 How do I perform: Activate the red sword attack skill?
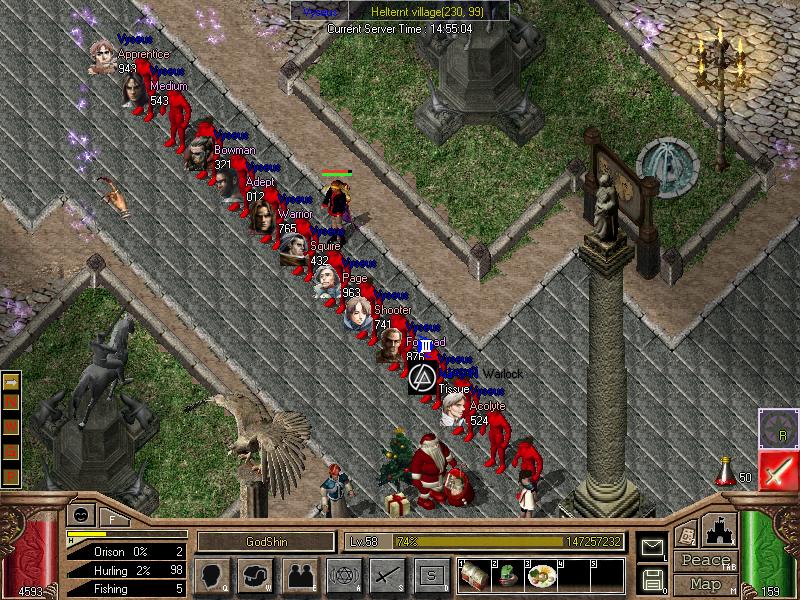(x=777, y=471)
